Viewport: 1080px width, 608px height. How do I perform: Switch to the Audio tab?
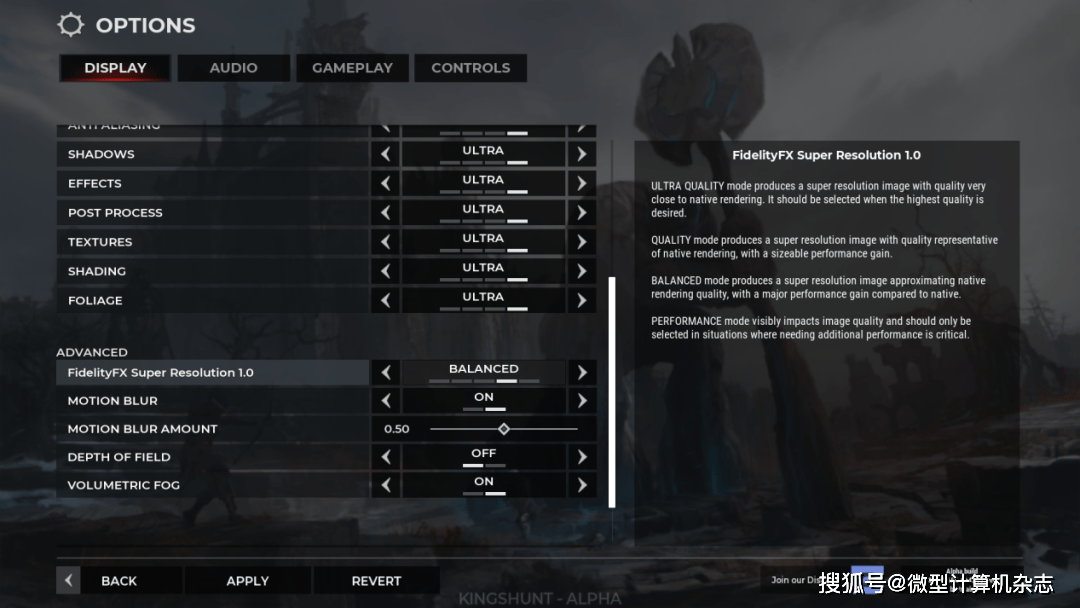pyautogui.click(x=233, y=68)
